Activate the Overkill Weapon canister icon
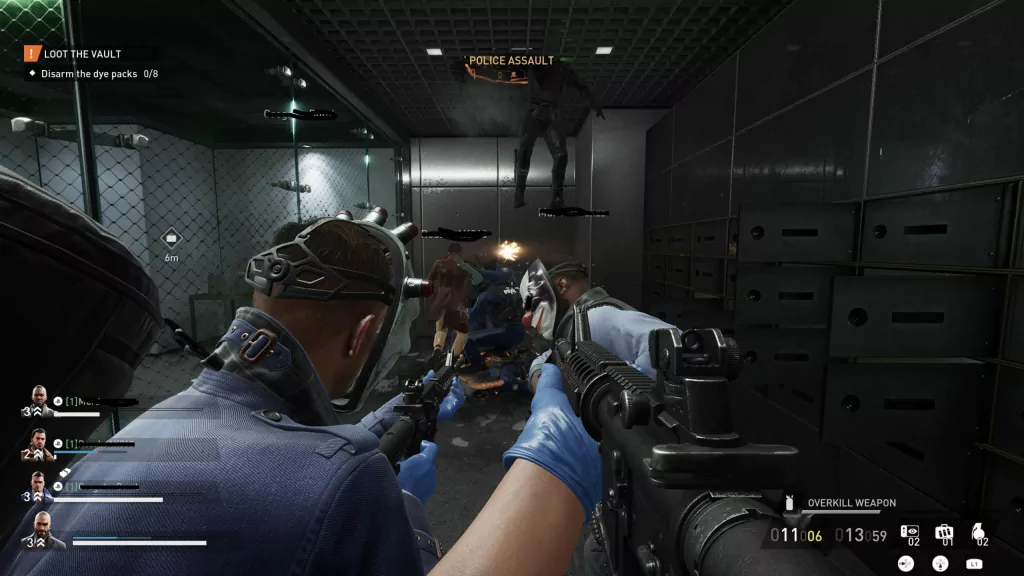This screenshot has width=1024, height=576. 790,503
